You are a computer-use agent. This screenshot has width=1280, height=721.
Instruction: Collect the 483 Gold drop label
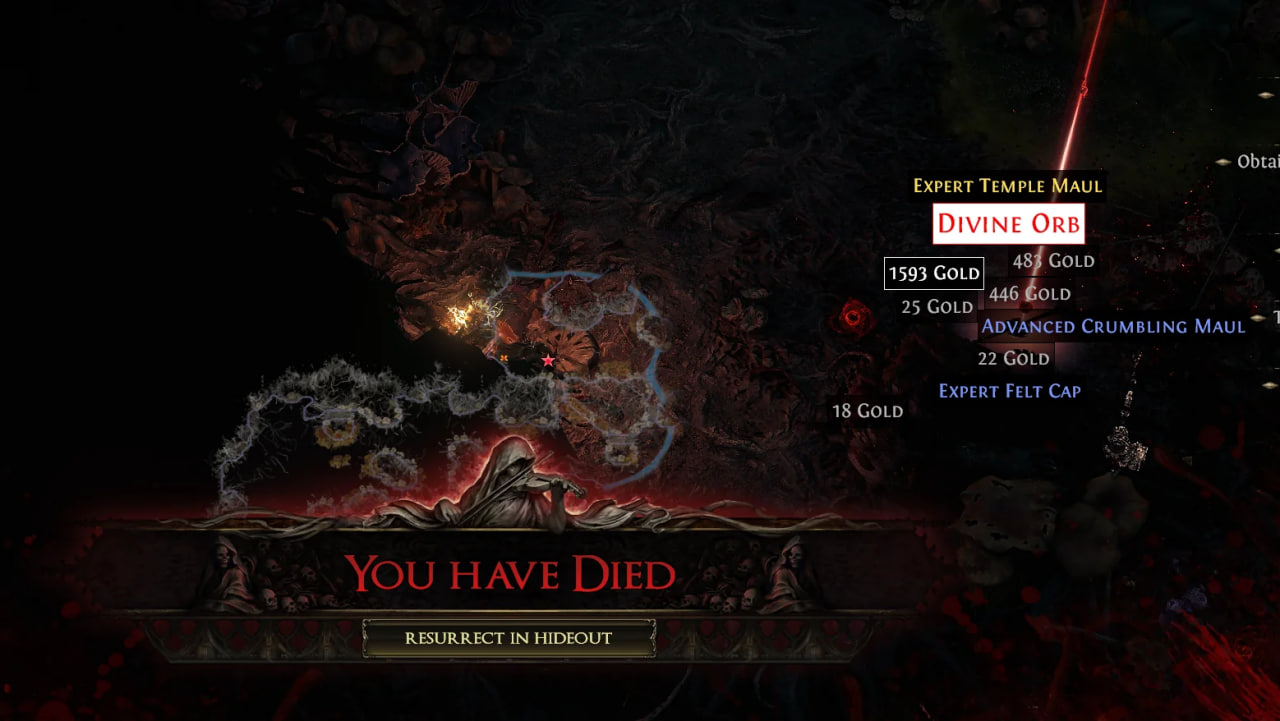pyautogui.click(x=1054, y=261)
